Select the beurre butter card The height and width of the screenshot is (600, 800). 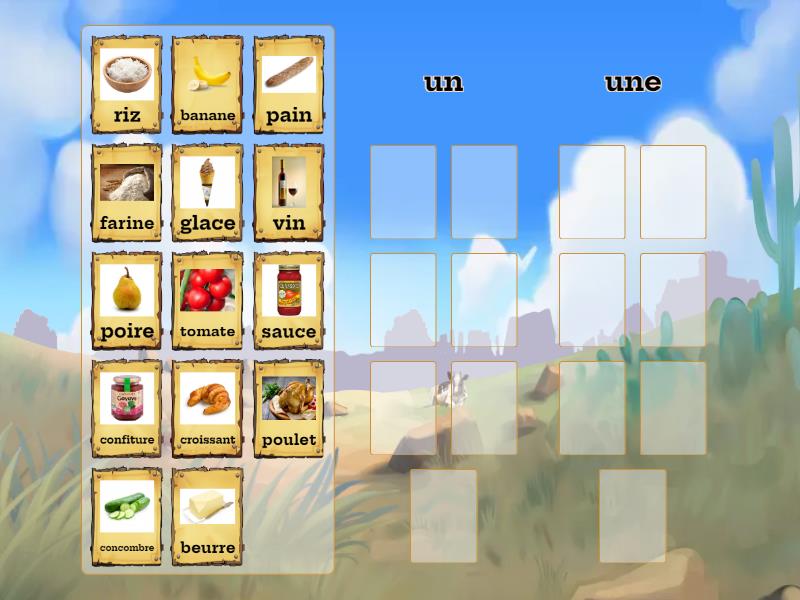click(208, 517)
